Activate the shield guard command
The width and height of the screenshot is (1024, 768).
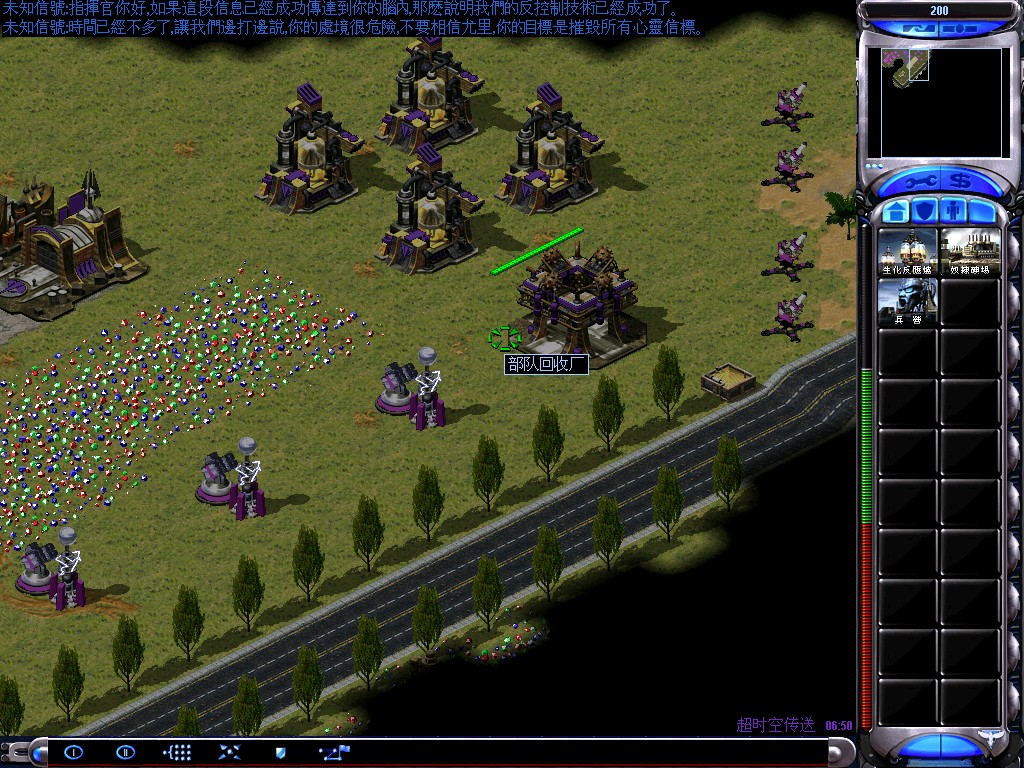tap(281, 752)
